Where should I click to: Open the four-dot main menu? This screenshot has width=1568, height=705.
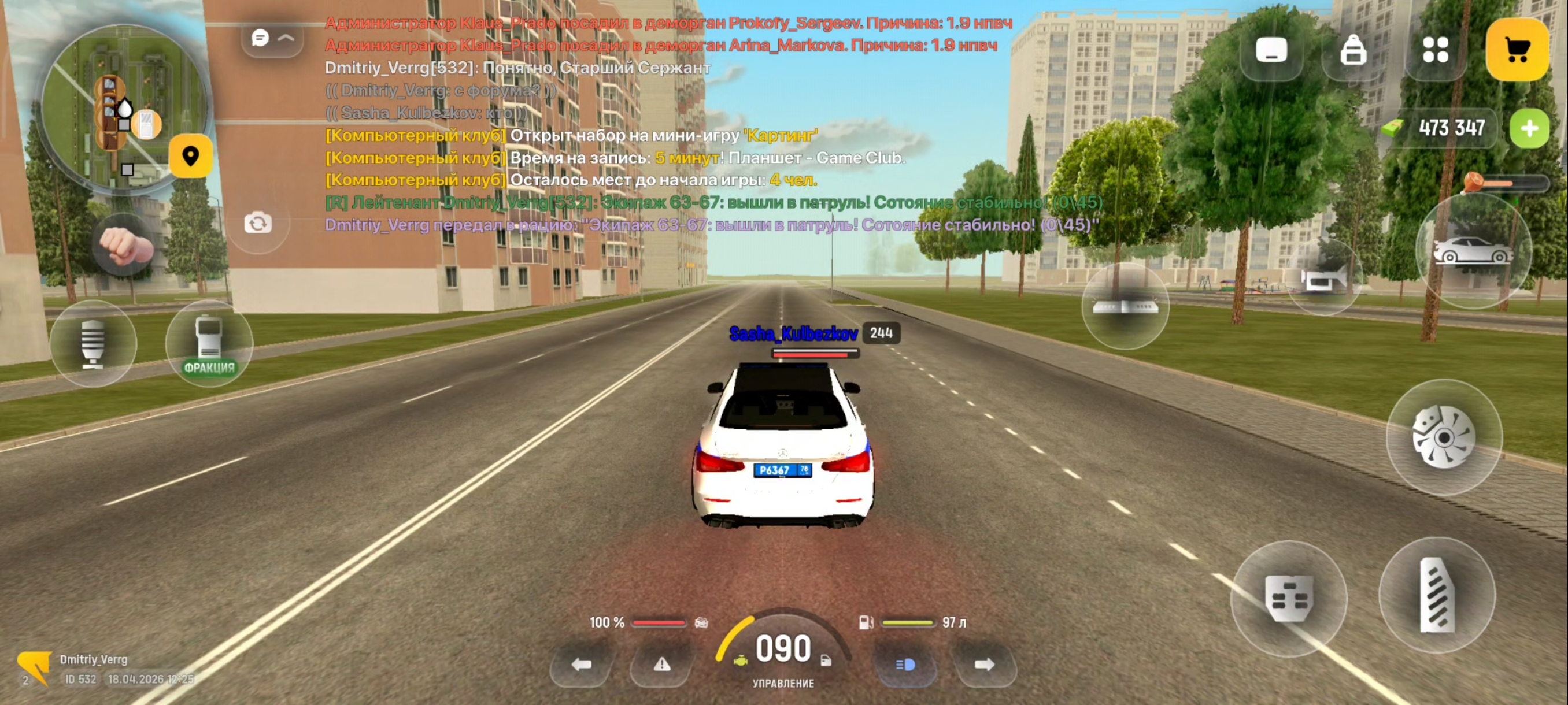pyautogui.click(x=1434, y=50)
